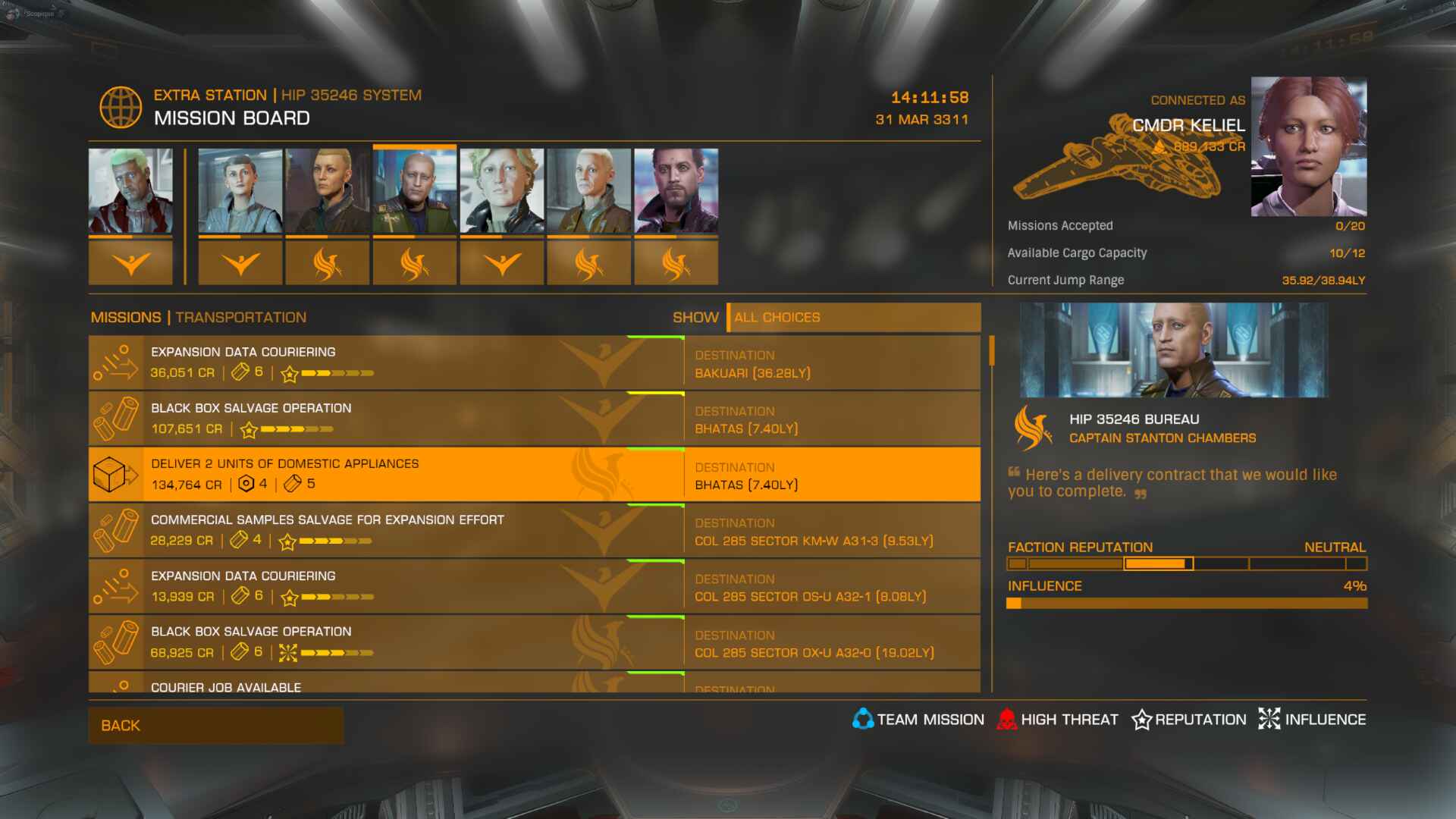Select the bearded man in purple jacket portrait
Image resolution: width=1456 pixels, height=819 pixels.
click(x=676, y=191)
